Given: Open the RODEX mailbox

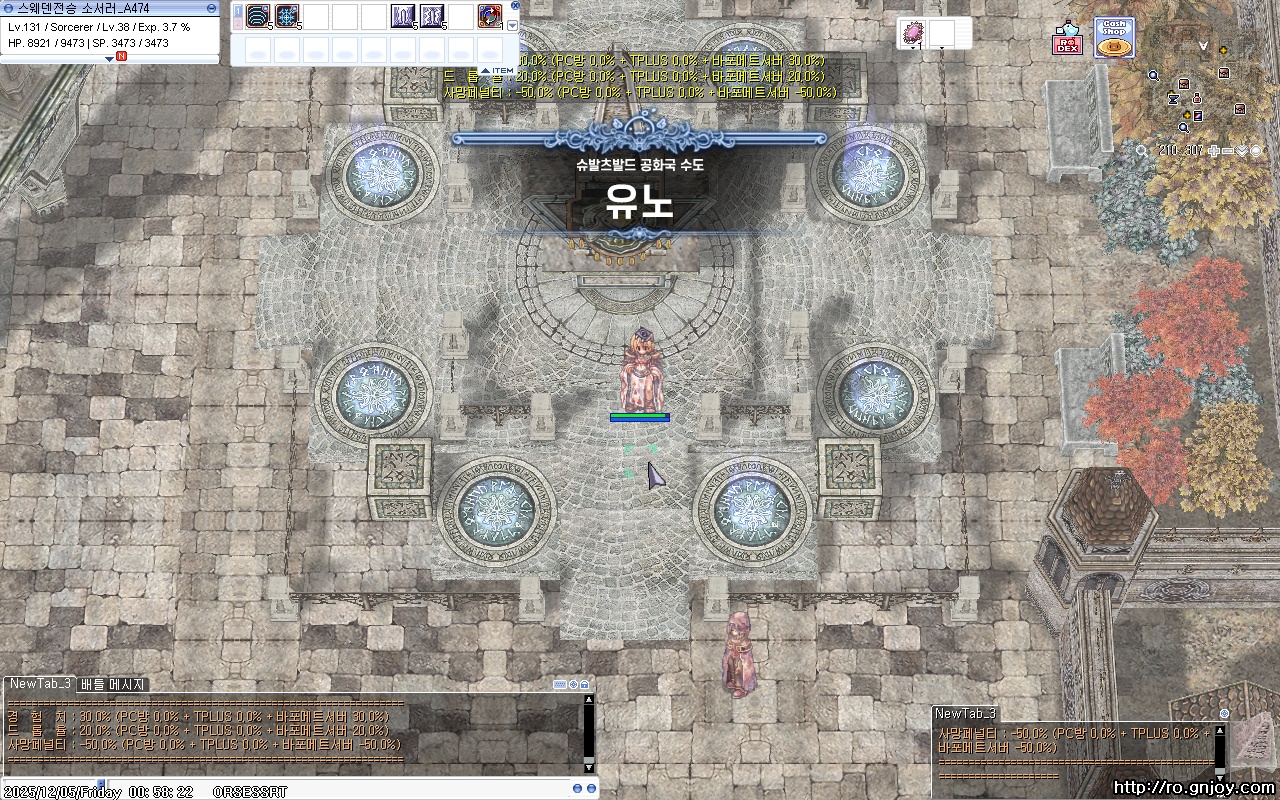Looking at the screenshot, I should (x=1068, y=40).
